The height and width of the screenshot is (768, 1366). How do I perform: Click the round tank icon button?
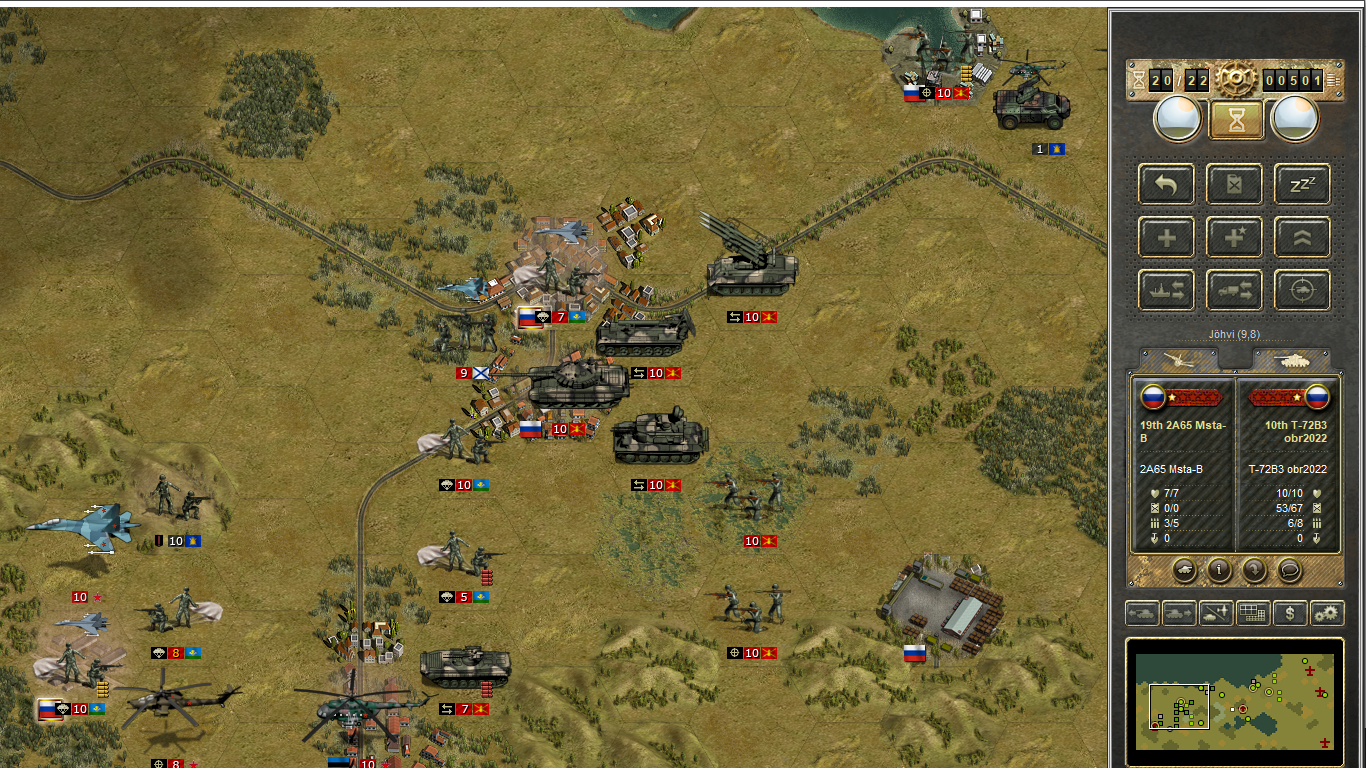coord(1184,570)
